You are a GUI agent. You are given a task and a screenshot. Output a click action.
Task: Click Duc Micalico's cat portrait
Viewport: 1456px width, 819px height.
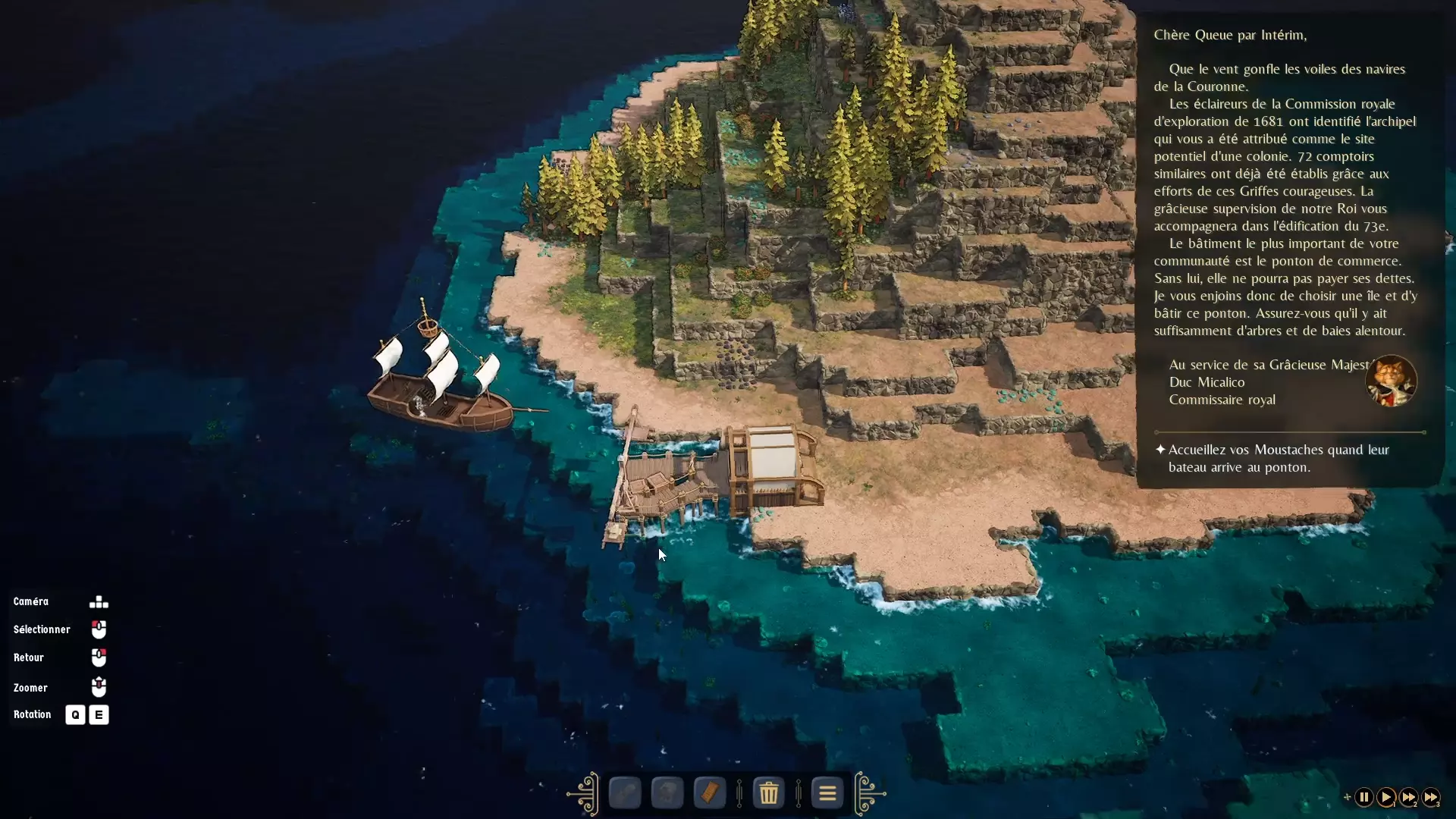click(x=1392, y=381)
